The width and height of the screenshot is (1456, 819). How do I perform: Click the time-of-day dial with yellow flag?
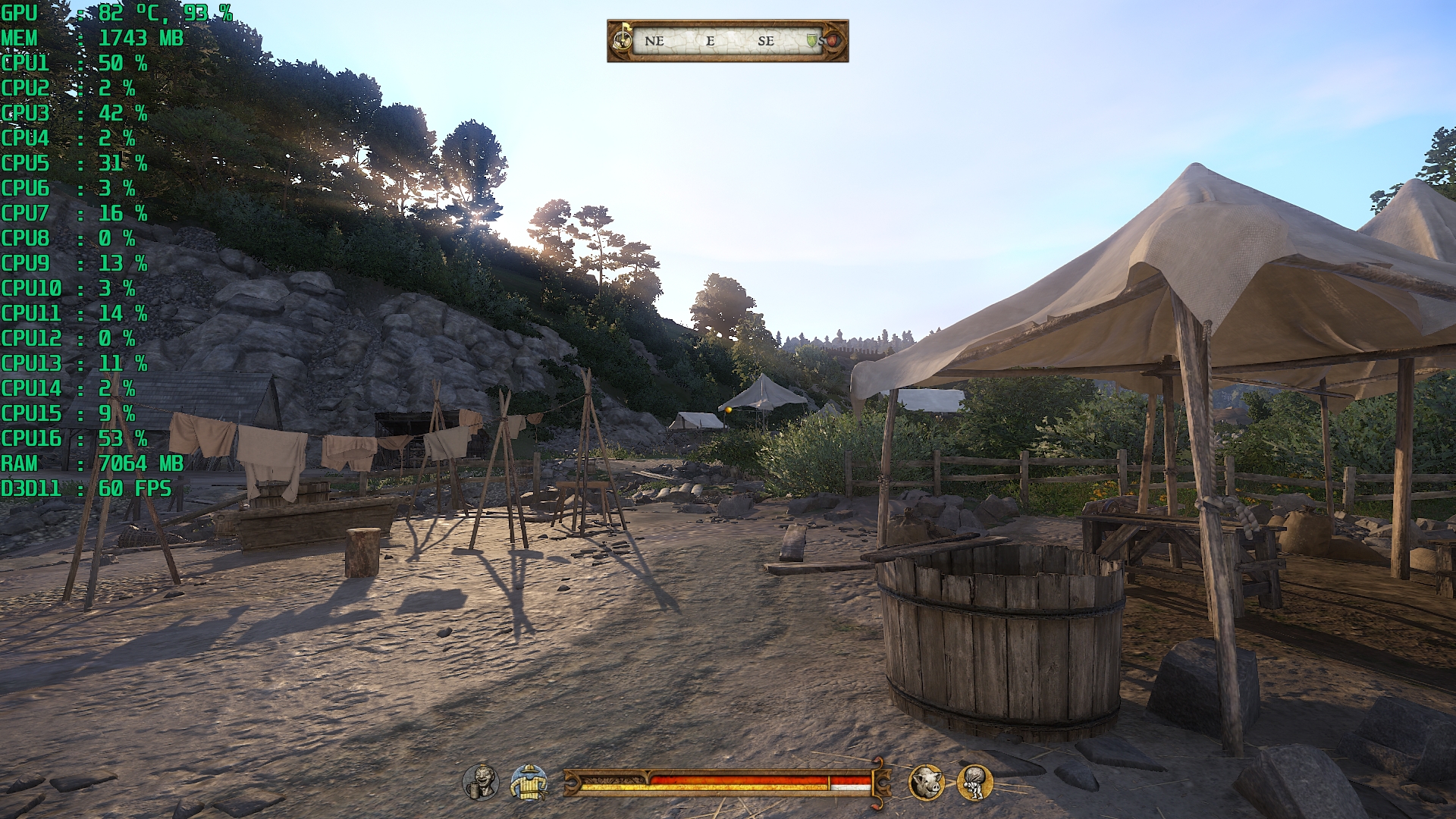(x=623, y=39)
